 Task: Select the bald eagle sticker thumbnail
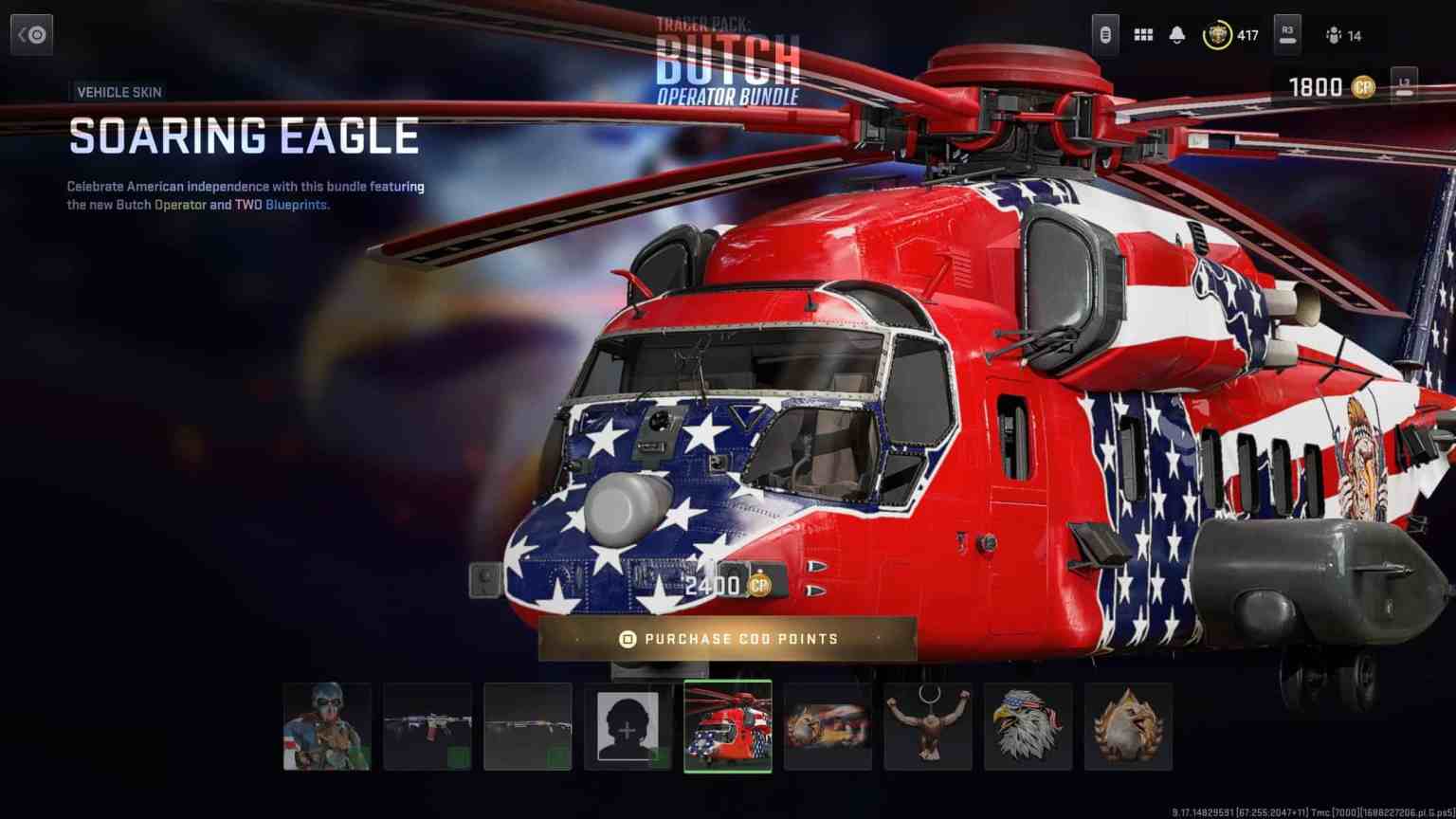pos(1028,727)
